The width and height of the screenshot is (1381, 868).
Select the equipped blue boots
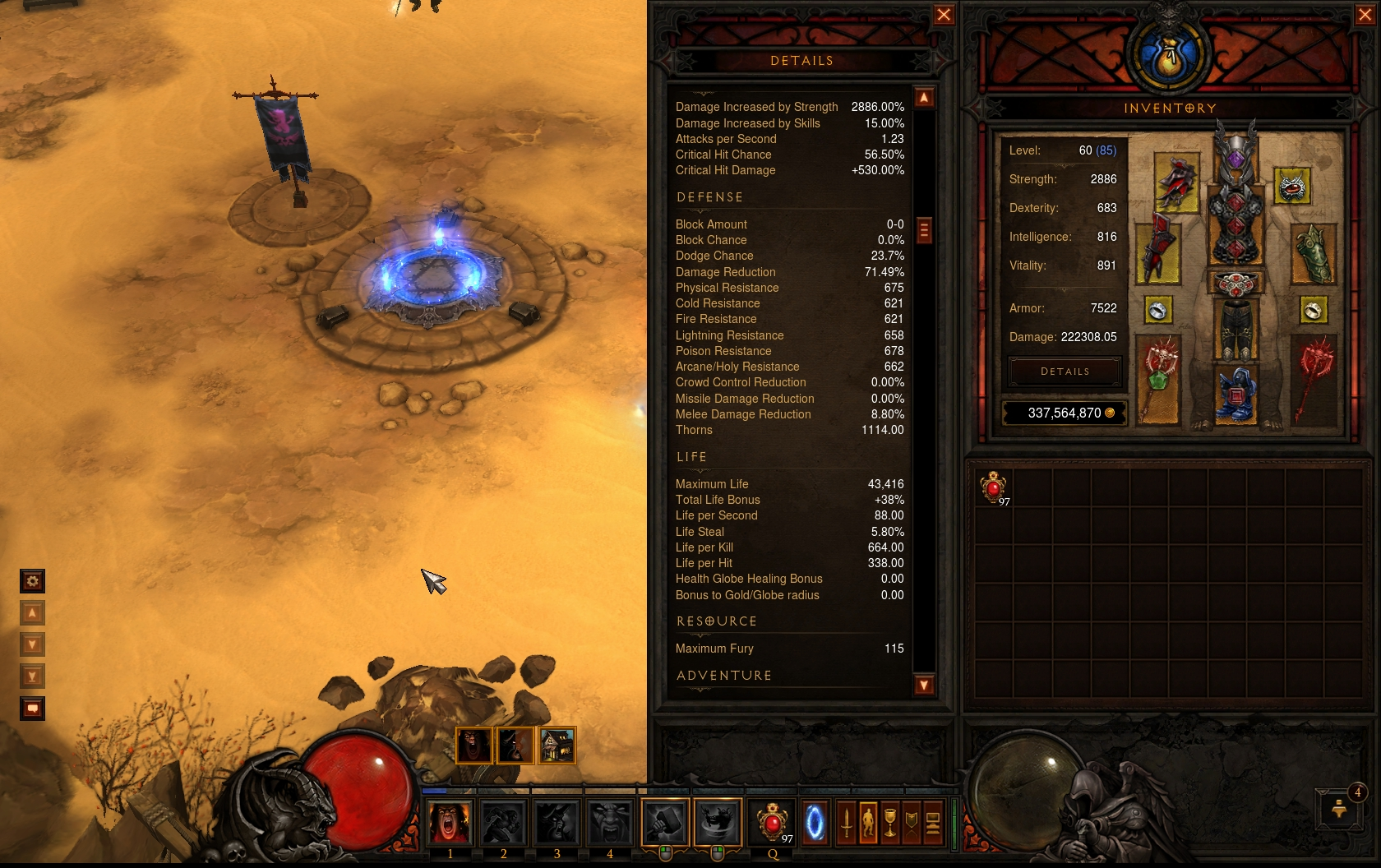pos(1236,395)
